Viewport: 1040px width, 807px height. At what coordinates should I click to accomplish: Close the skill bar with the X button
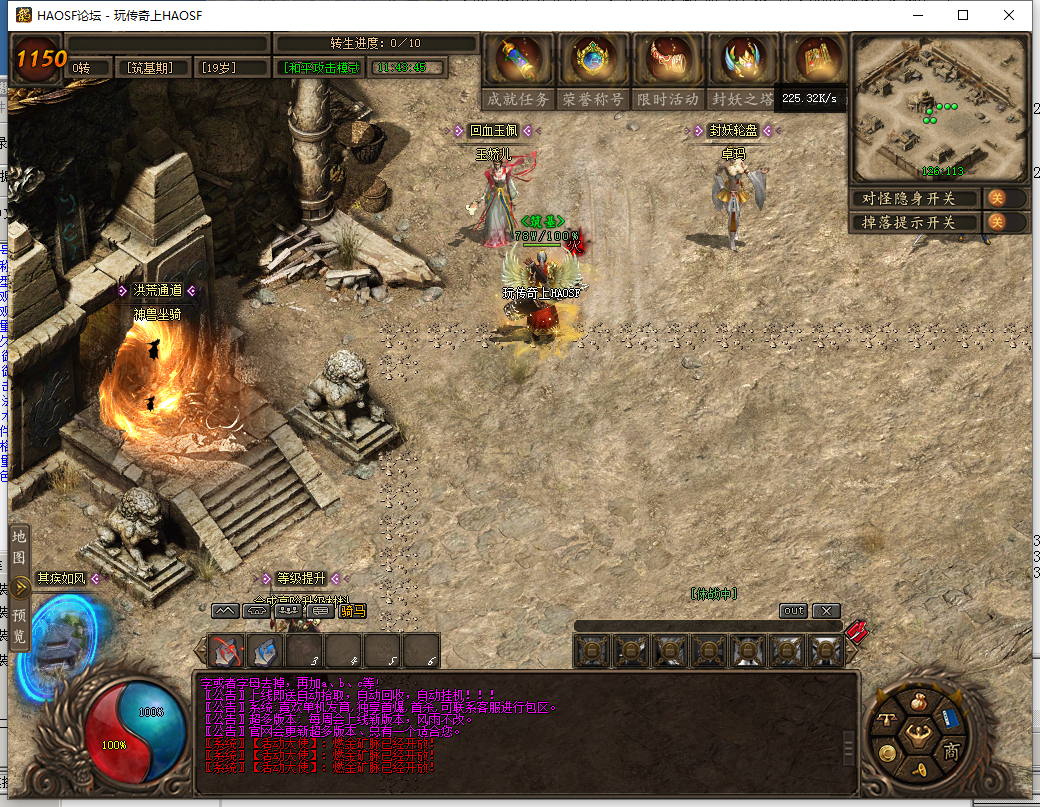[825, 611]
